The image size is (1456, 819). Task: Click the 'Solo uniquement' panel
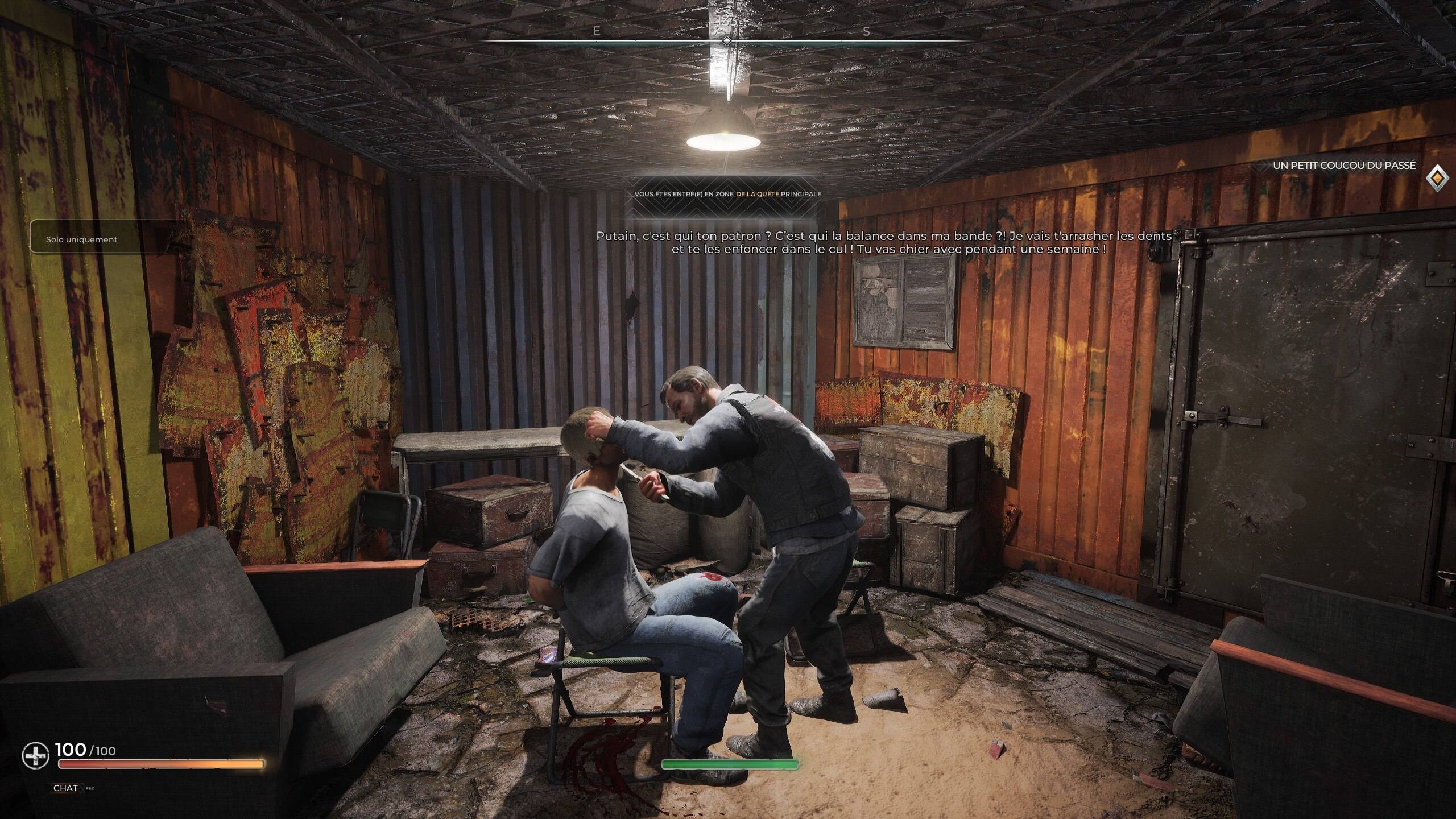82,239
